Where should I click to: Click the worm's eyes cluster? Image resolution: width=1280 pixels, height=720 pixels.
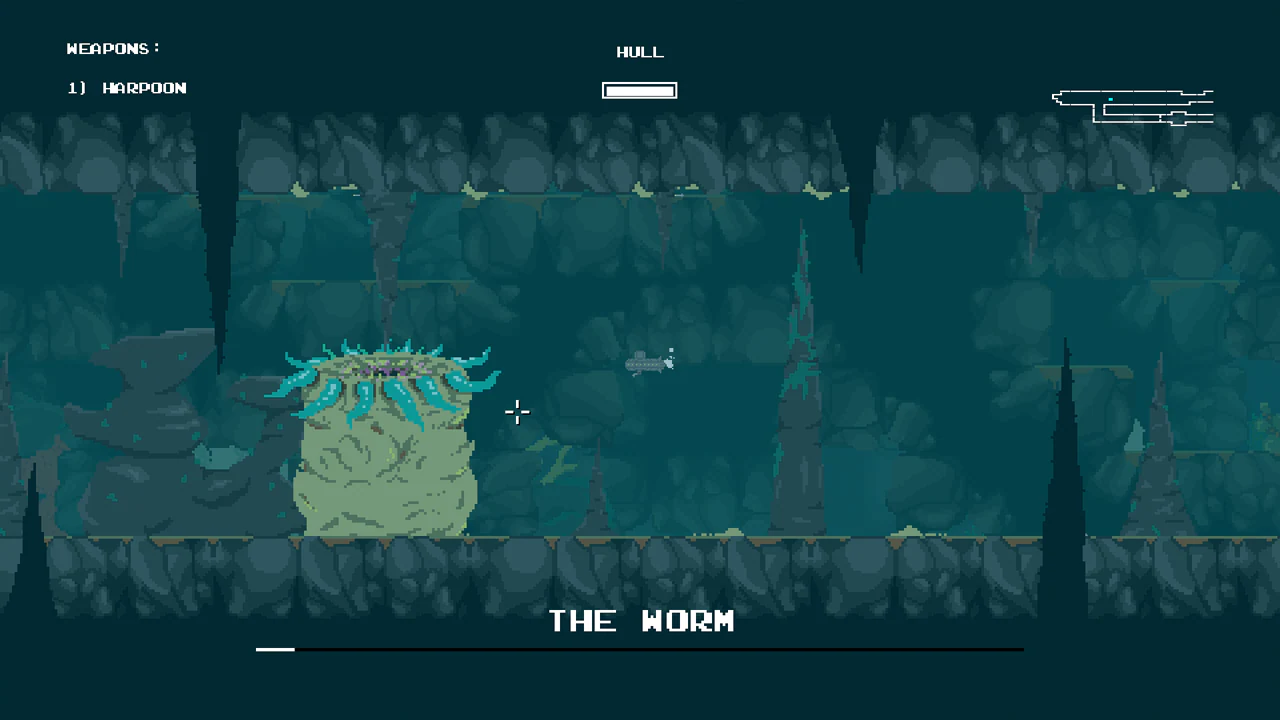coord(385,370)
